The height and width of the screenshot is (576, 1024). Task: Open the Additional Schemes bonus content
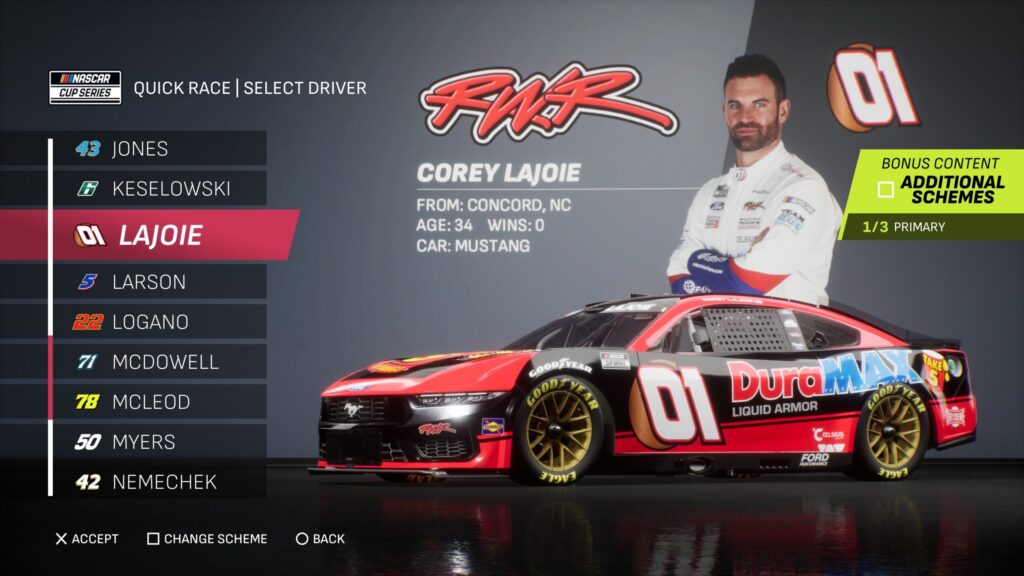click(940, 189)
